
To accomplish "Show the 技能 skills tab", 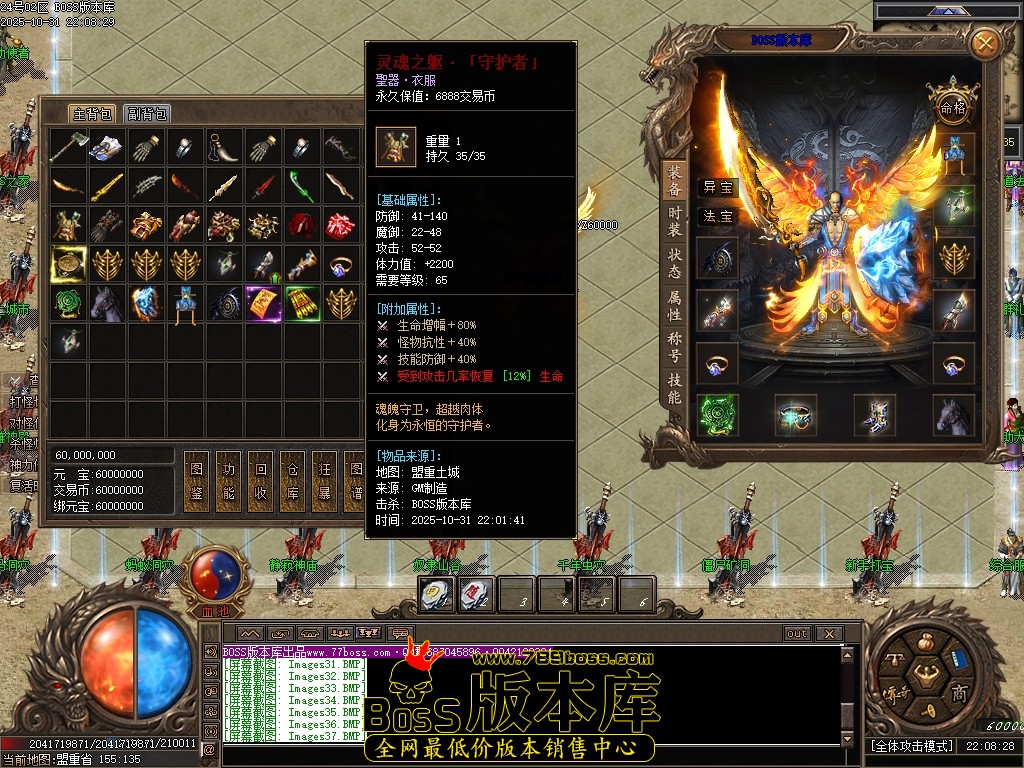I will pyautogui.click(x=675, y=389).
